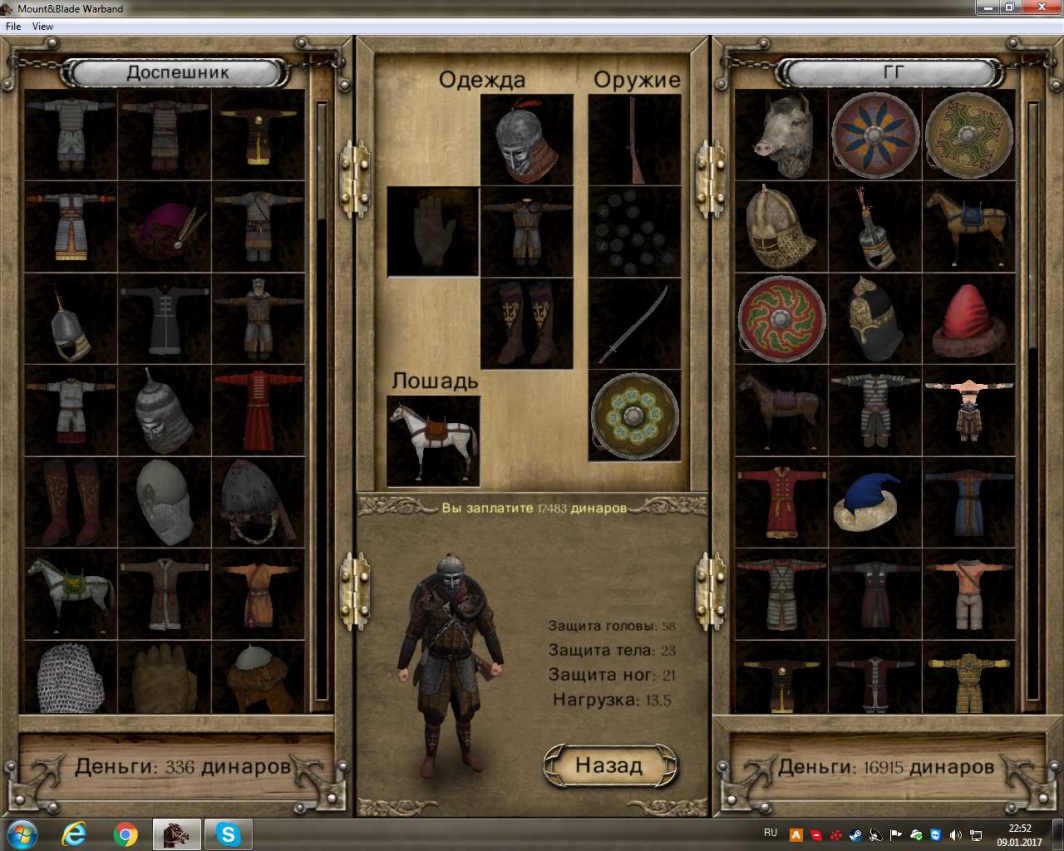Pick the boar head in player inventory

782,135
